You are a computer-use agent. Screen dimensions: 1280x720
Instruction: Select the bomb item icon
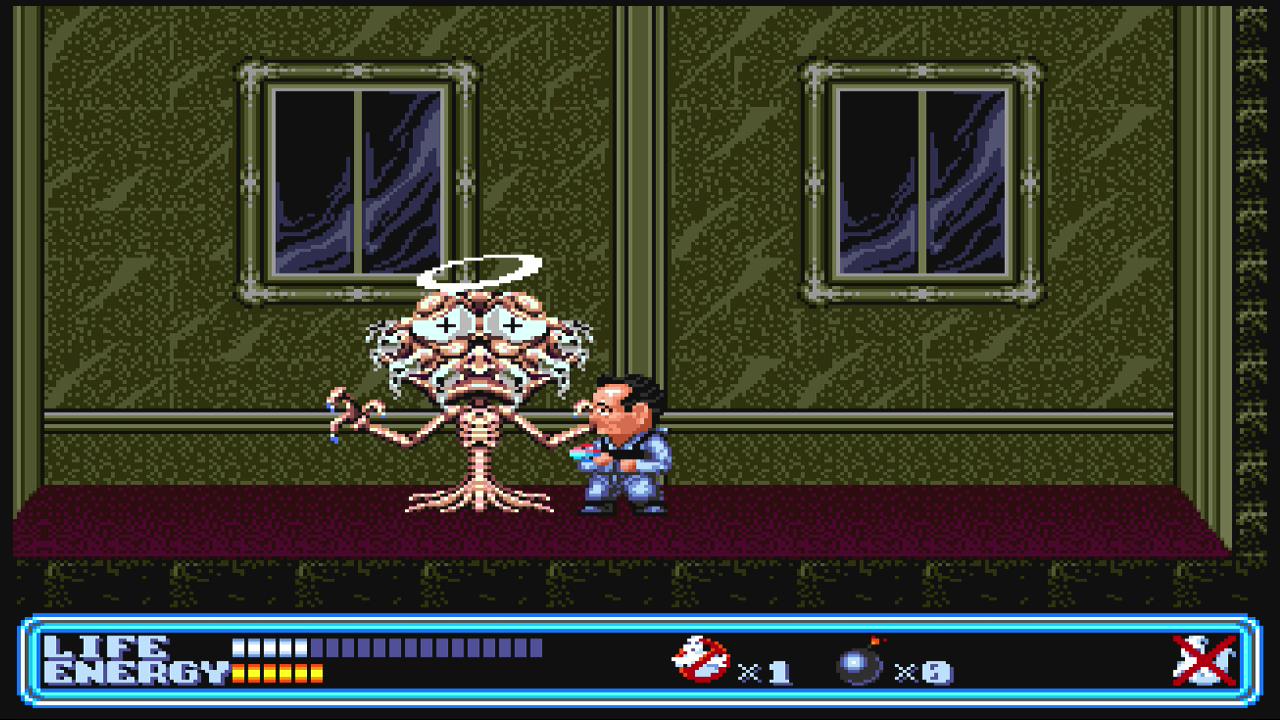(x=860, y=663)
